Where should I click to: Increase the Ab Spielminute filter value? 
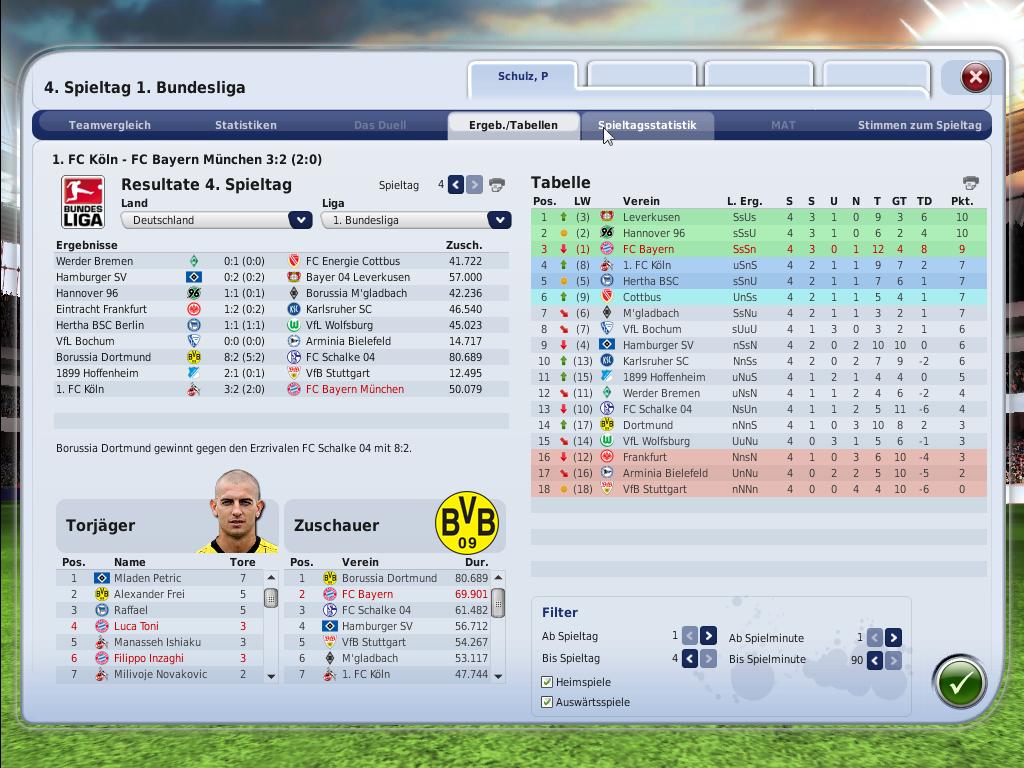coord(893,637)
